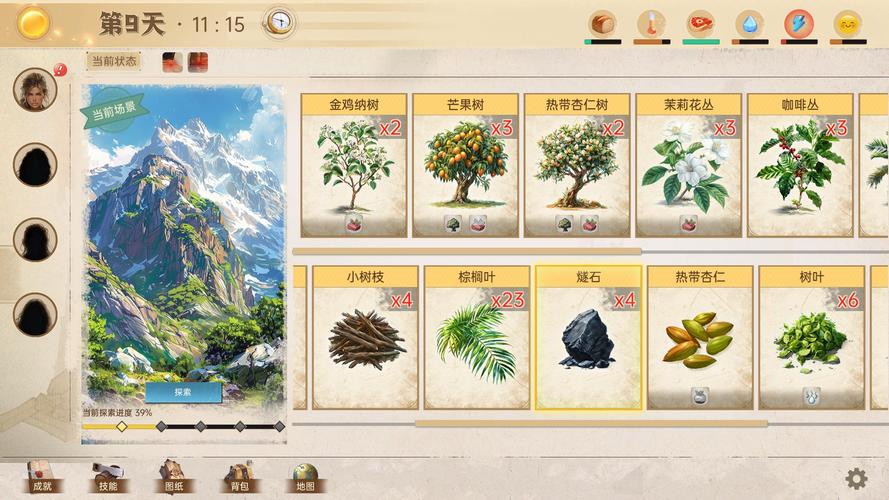Screen dimensions: 889x500
Task: Choose the 棕榈叶 palm leaf card
Action: tap(477, 338)
